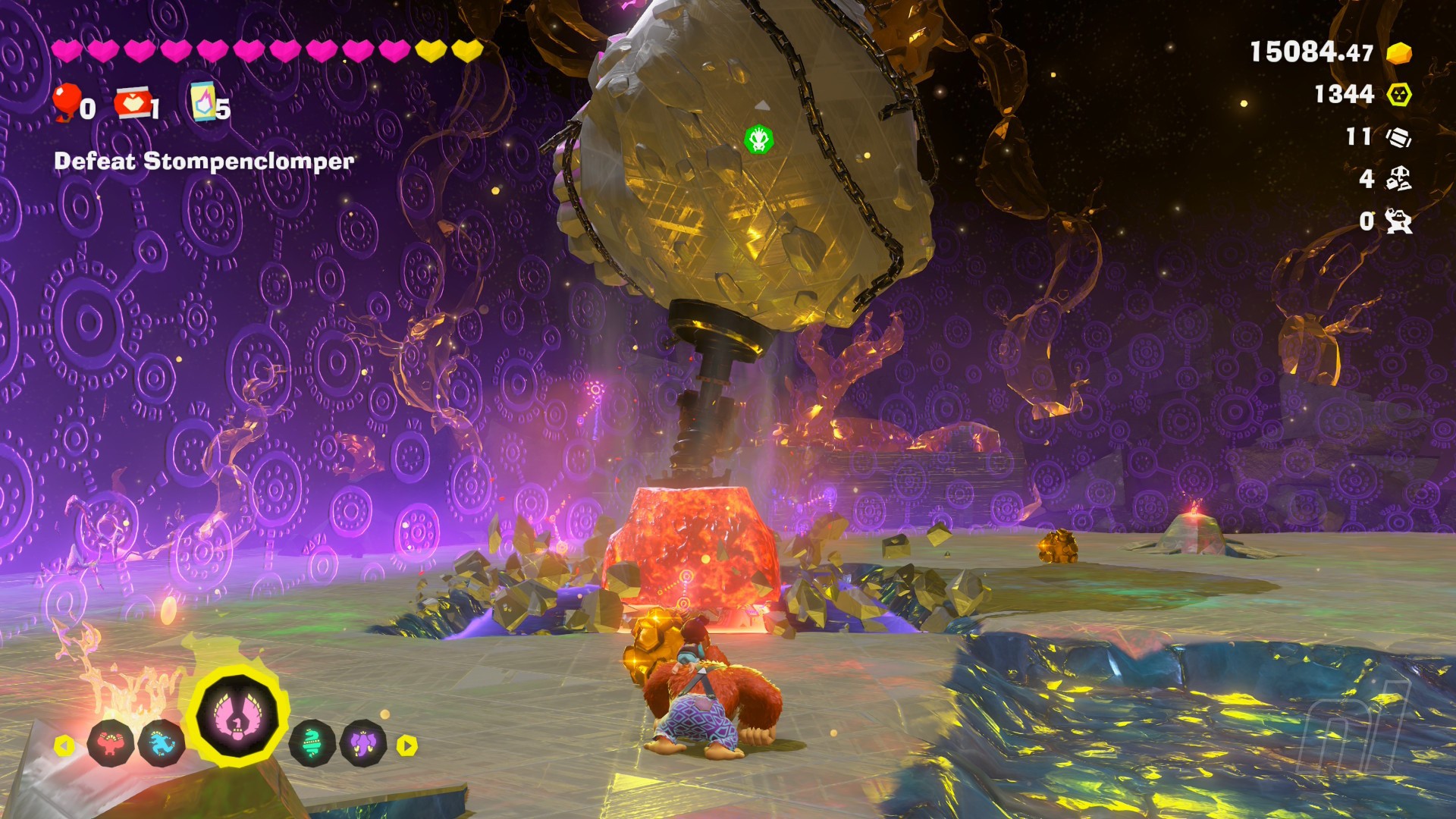Click the white barrel counter icon
Viewport: 1456px width, 819px height.
click(x=1398, y=136)
